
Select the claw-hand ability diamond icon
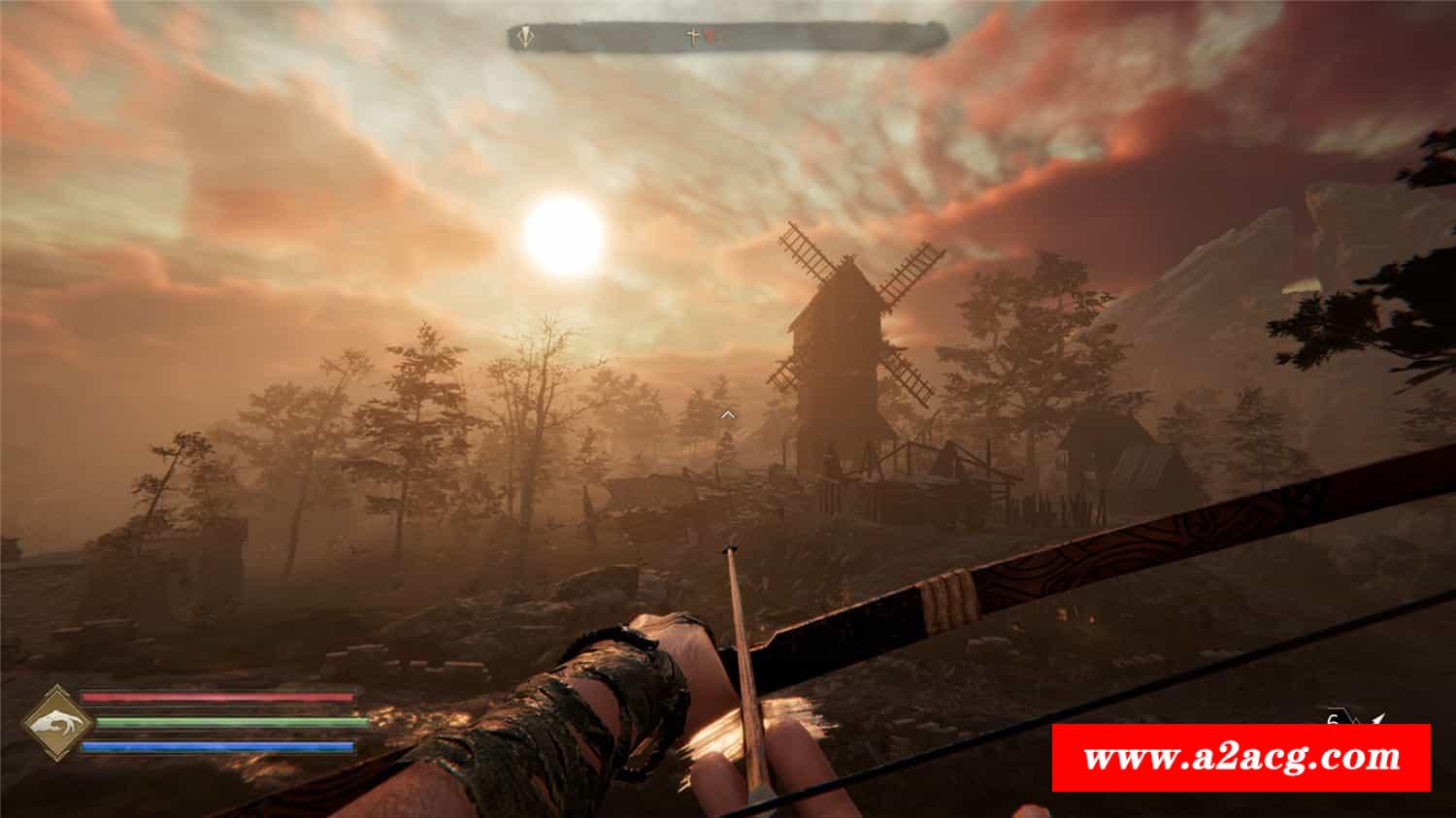coord(57,723)
